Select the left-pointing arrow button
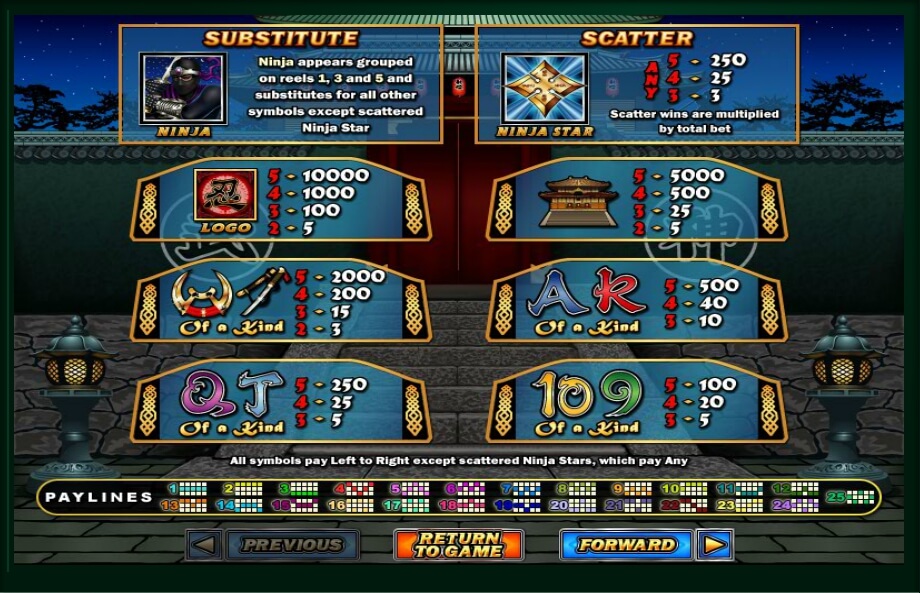This screenshot has width=920, height=593. pyautogui.click(x=204, y=545)
